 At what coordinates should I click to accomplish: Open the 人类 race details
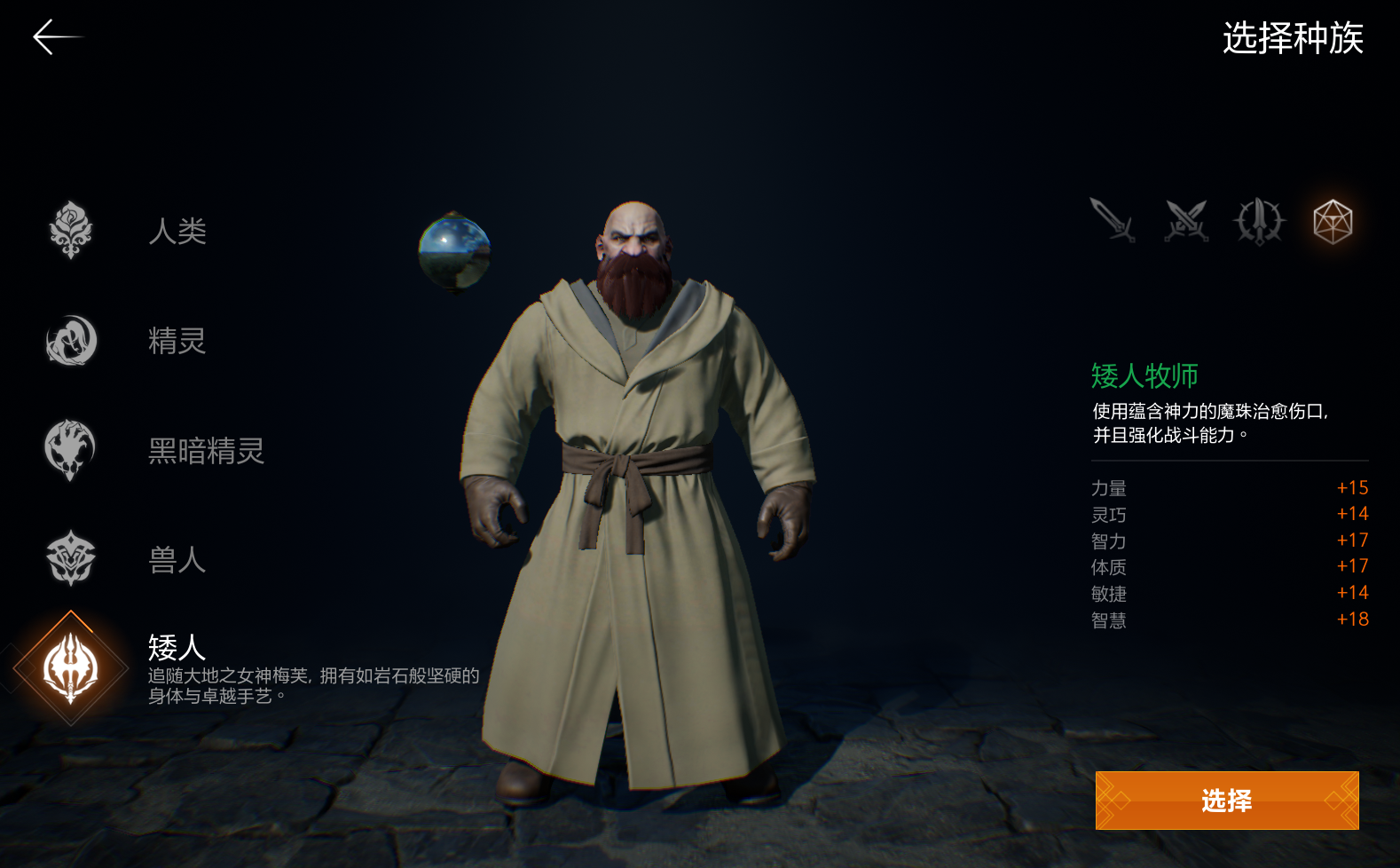[177, 232]
